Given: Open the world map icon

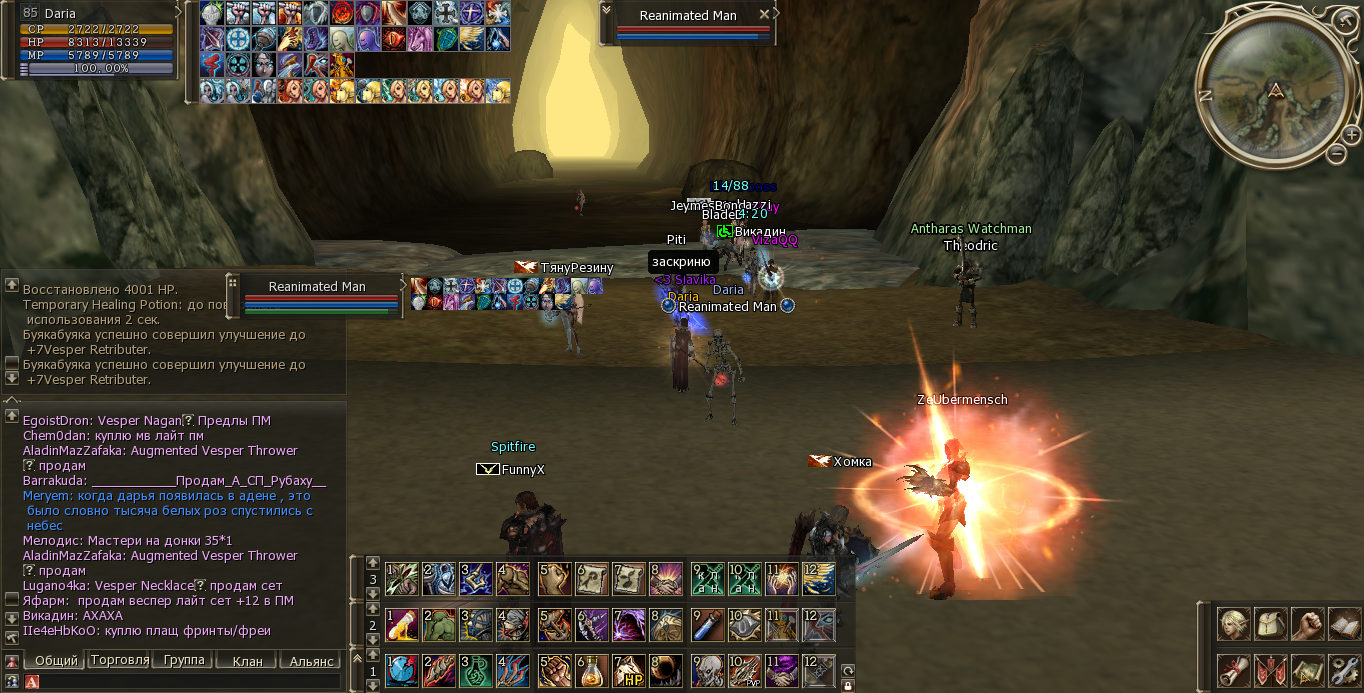Looking at the screenshot, I should (1307, 669).
